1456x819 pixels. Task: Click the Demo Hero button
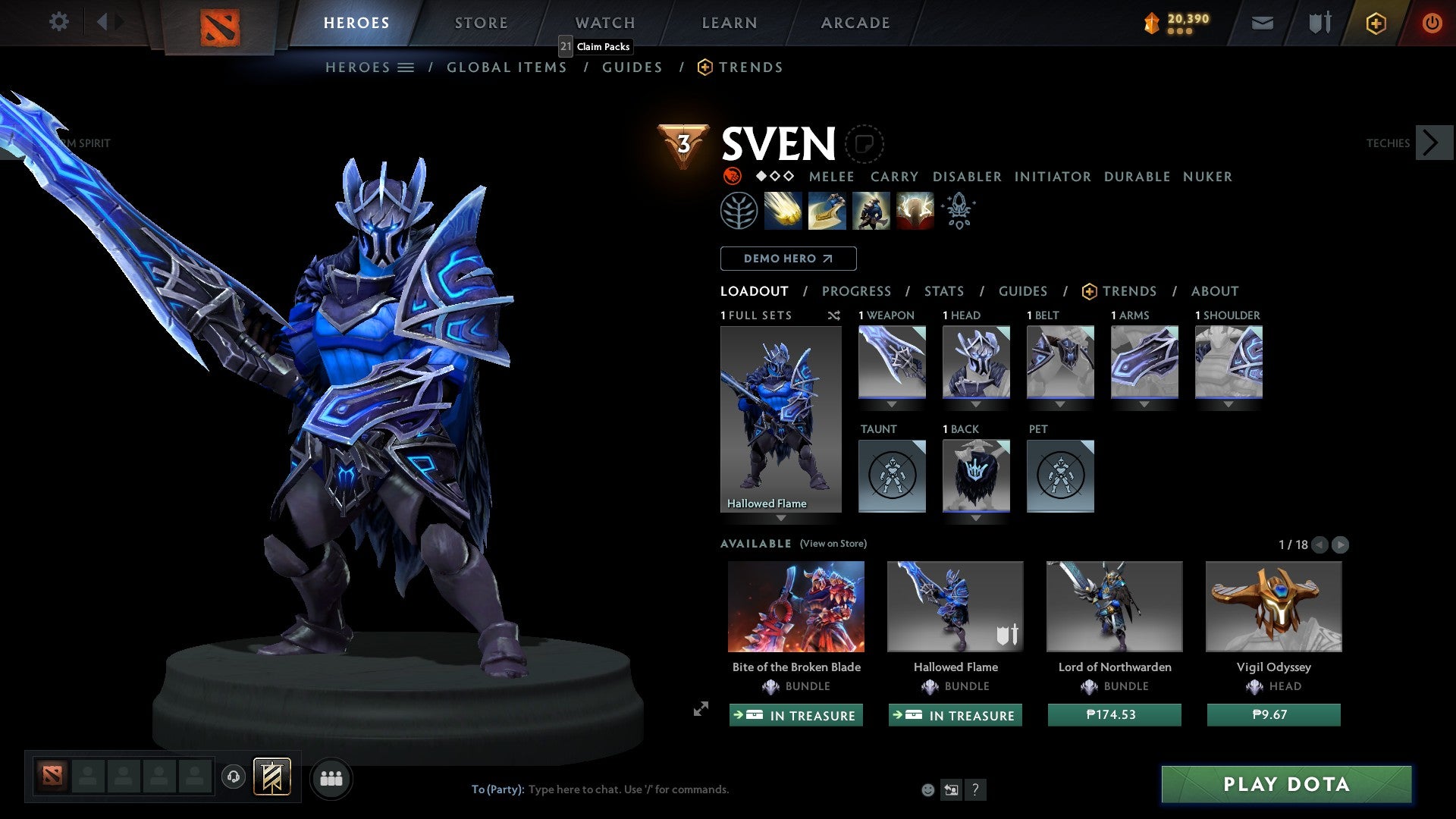tap(788, 259)
